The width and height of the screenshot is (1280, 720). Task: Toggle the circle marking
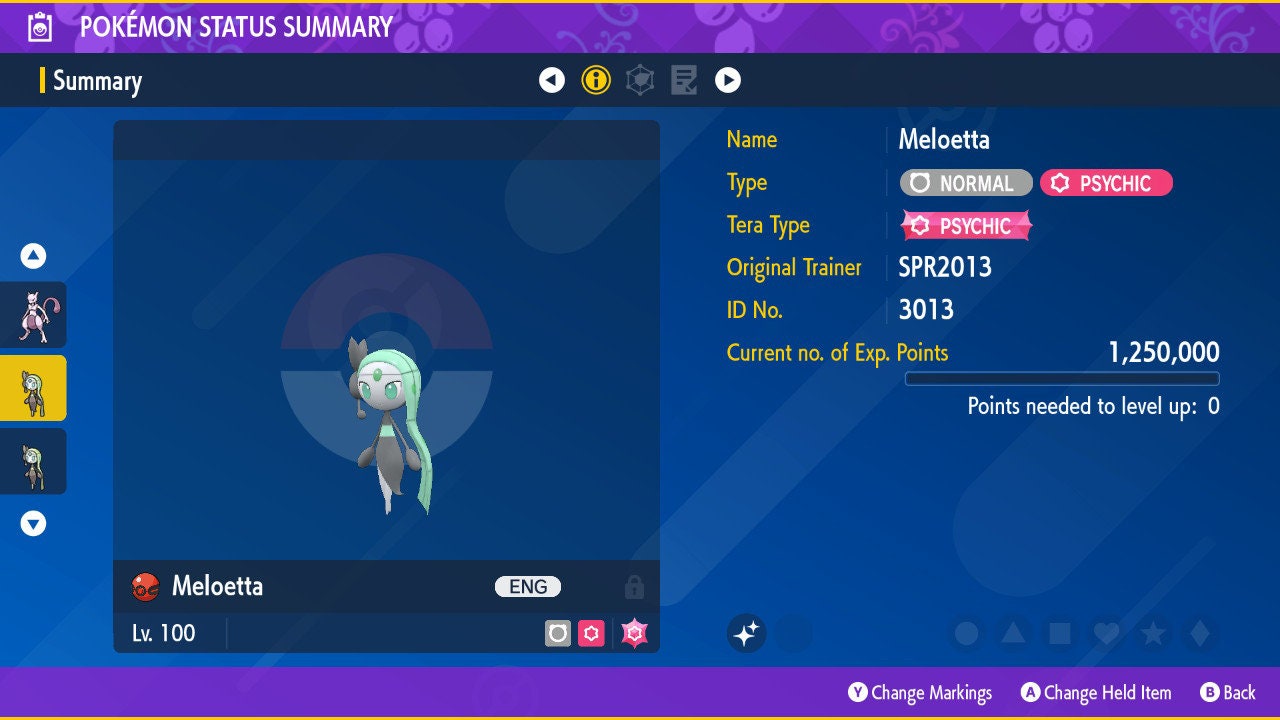966,633
